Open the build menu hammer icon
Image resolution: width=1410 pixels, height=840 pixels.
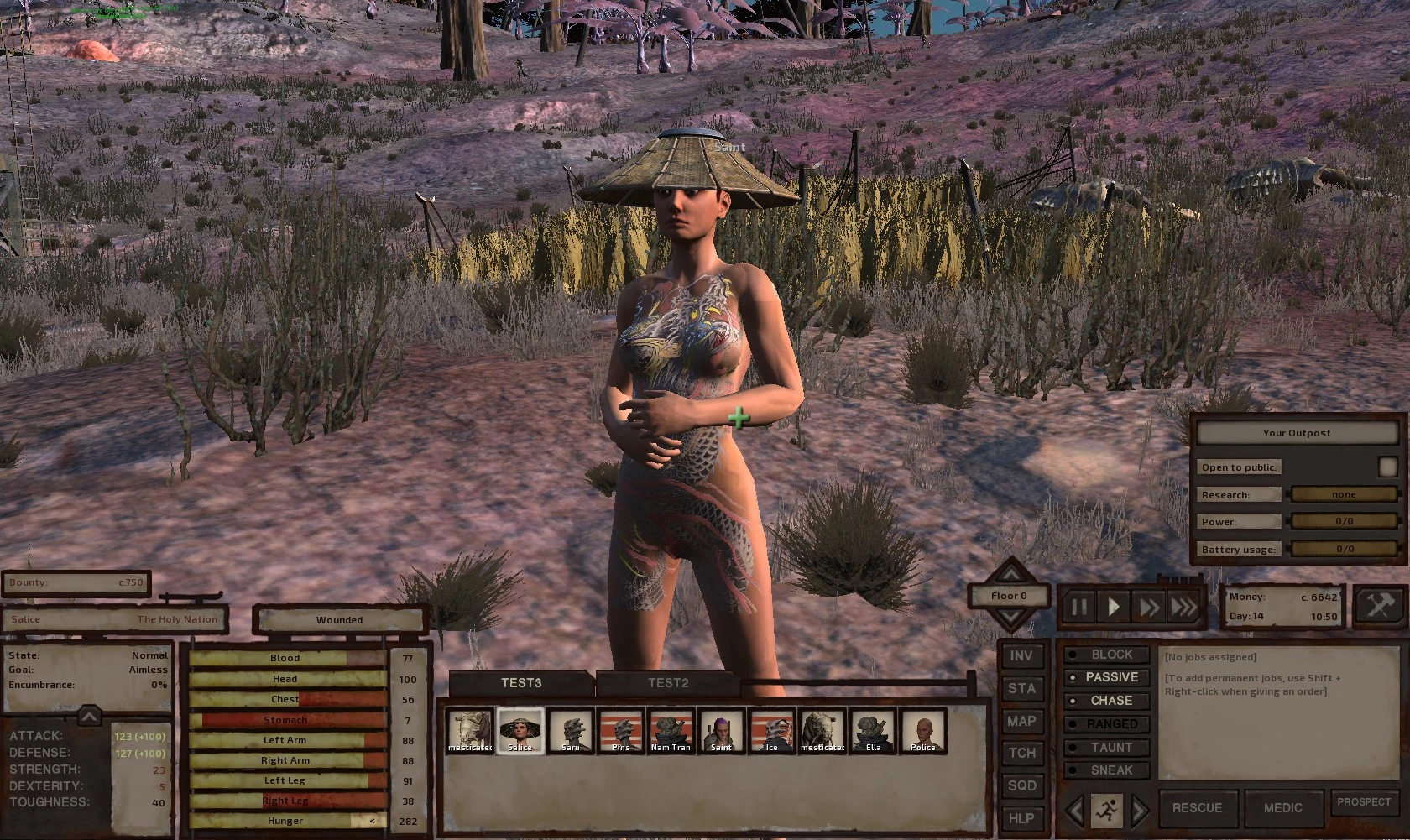point(1379,605)
